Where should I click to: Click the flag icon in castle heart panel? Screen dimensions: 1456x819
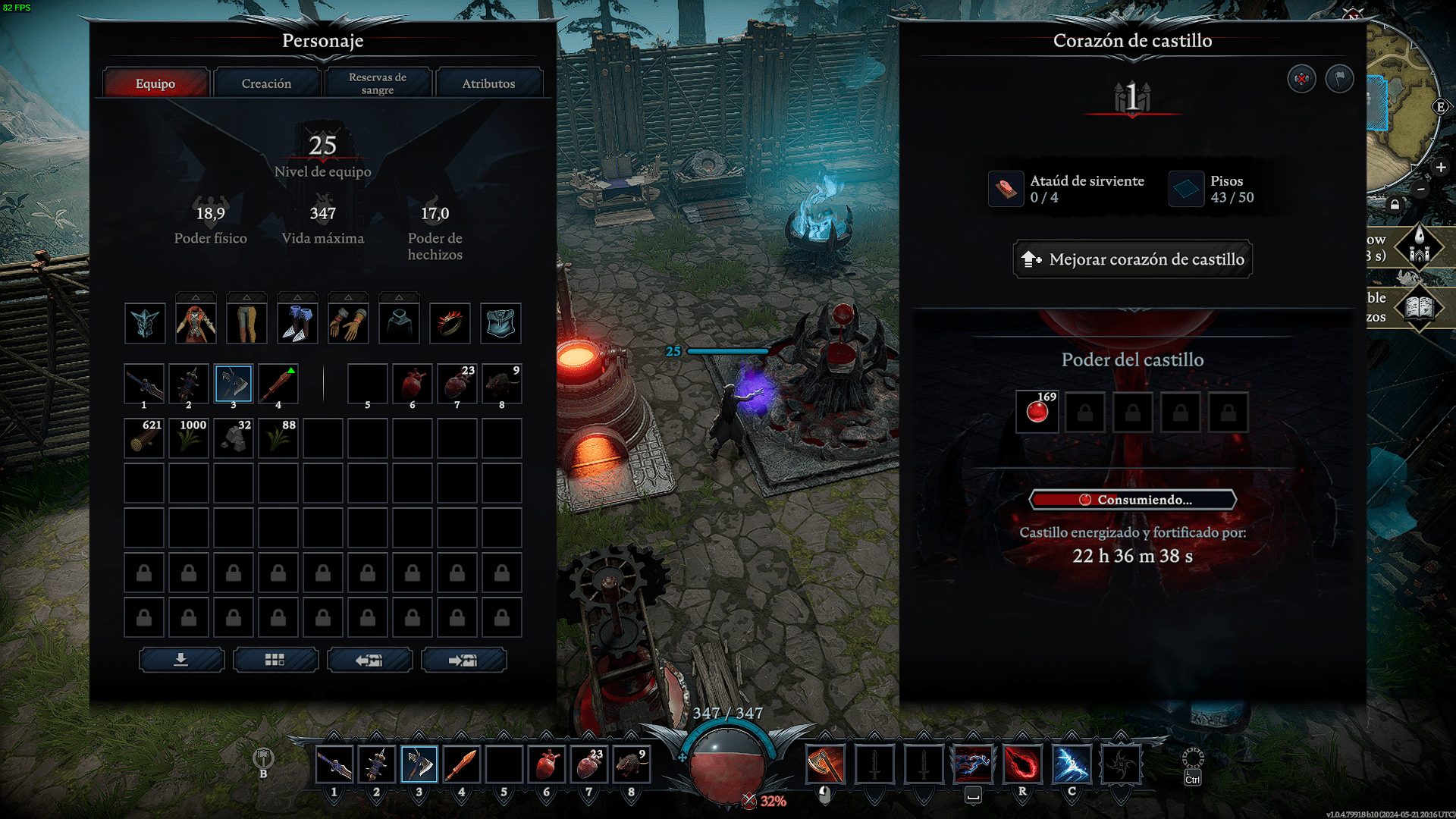pyautogui.click(x=1339, y=78)
